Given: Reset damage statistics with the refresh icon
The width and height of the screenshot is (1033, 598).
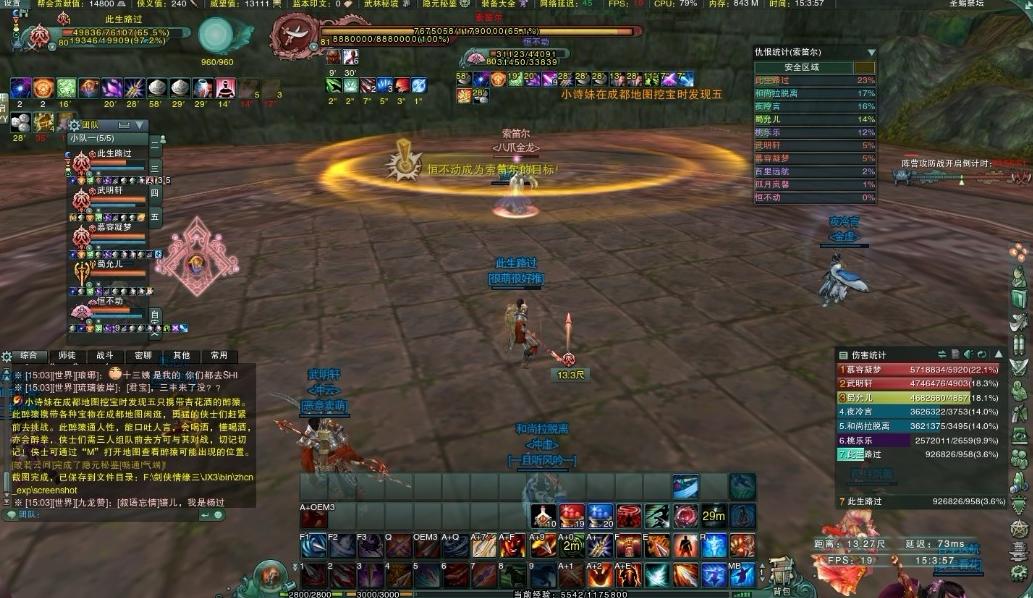Looking at the screenshot, I should click(x=982, y=354).
